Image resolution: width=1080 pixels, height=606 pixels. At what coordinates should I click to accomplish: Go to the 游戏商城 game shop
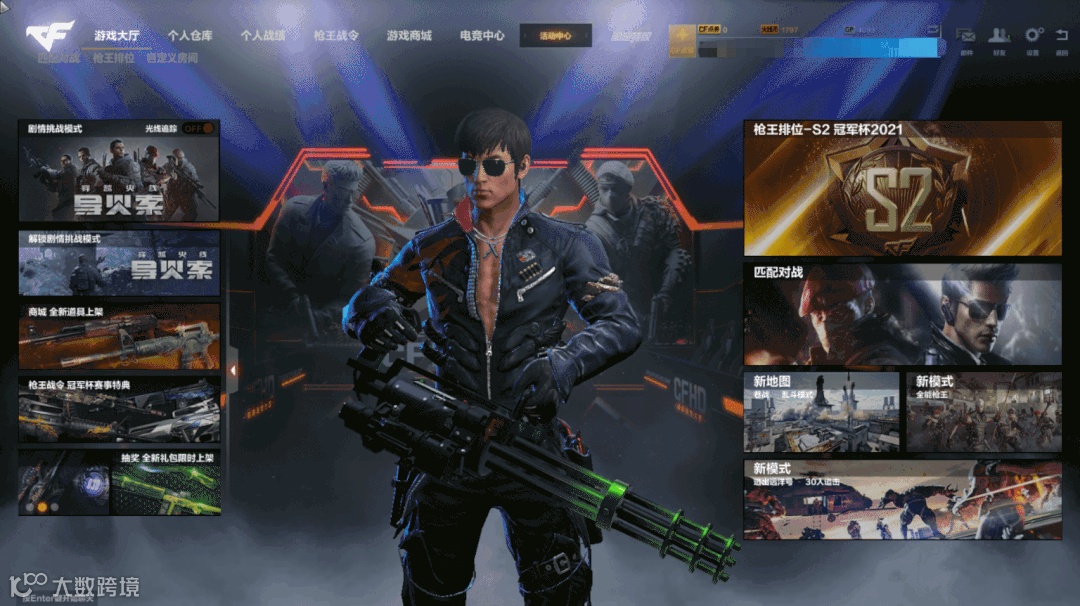coord(409,36)
